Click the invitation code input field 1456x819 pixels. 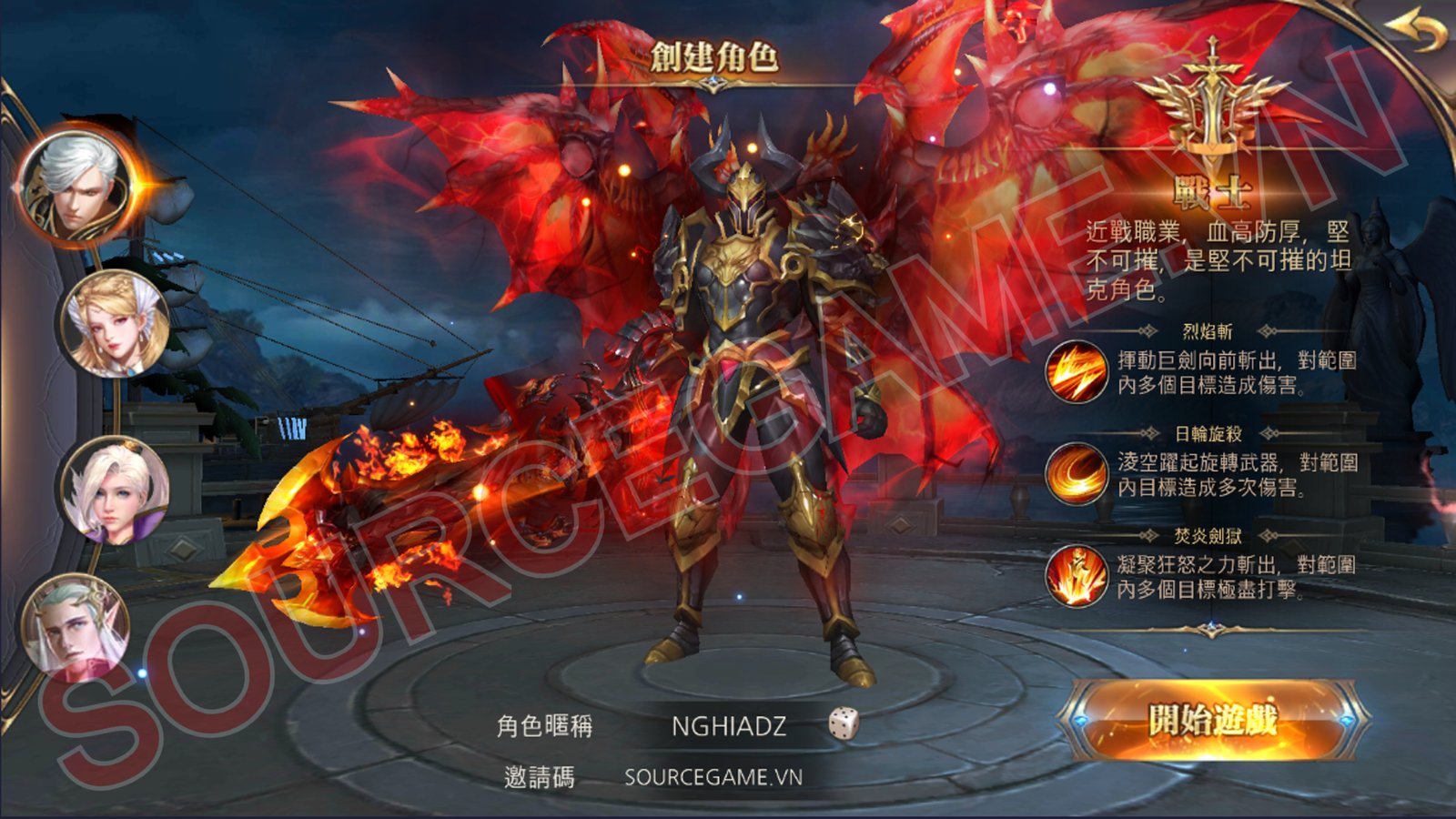(x=713, y=777)
